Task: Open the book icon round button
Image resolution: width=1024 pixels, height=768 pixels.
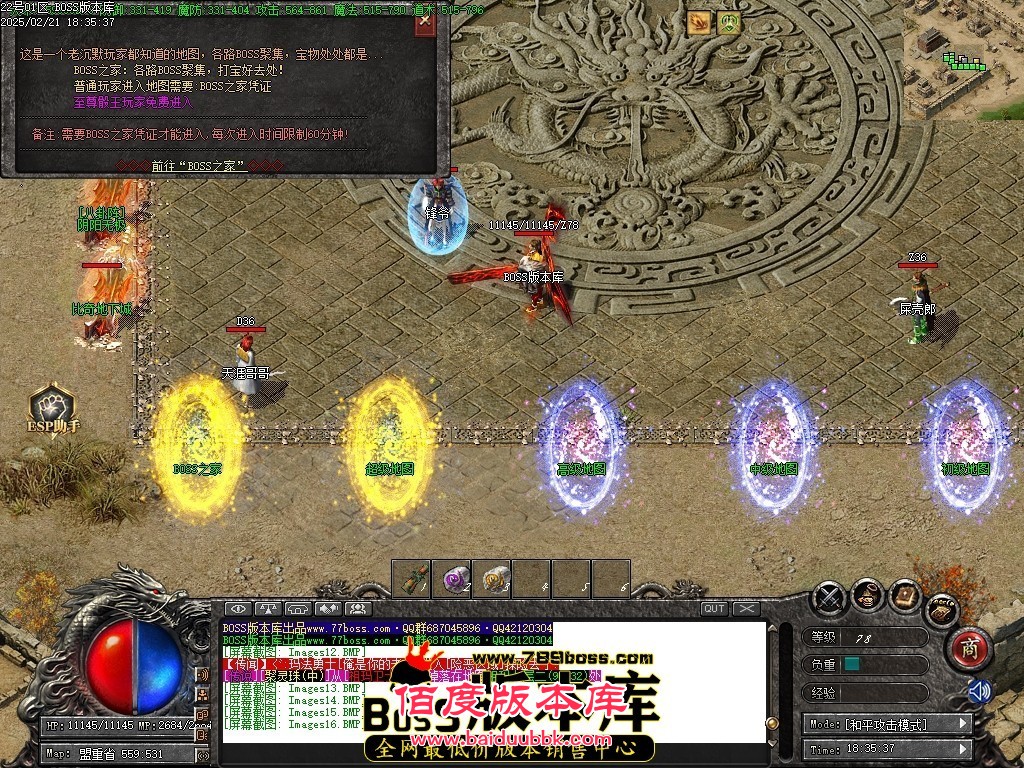Action: 905,597
